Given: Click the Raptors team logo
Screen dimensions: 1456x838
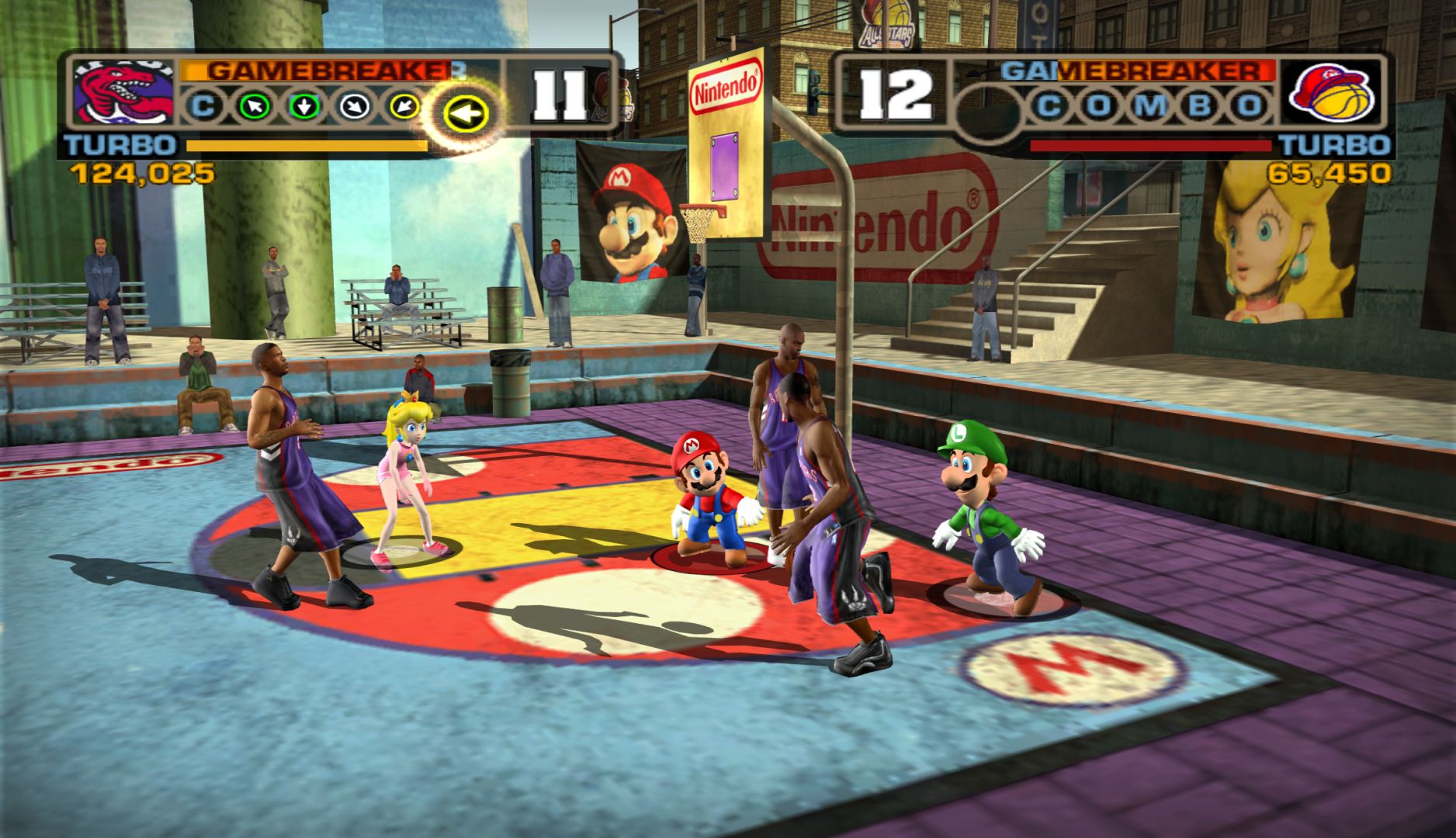Looking at the screenshot, I should pyautogui.click(x=123, y=93).
